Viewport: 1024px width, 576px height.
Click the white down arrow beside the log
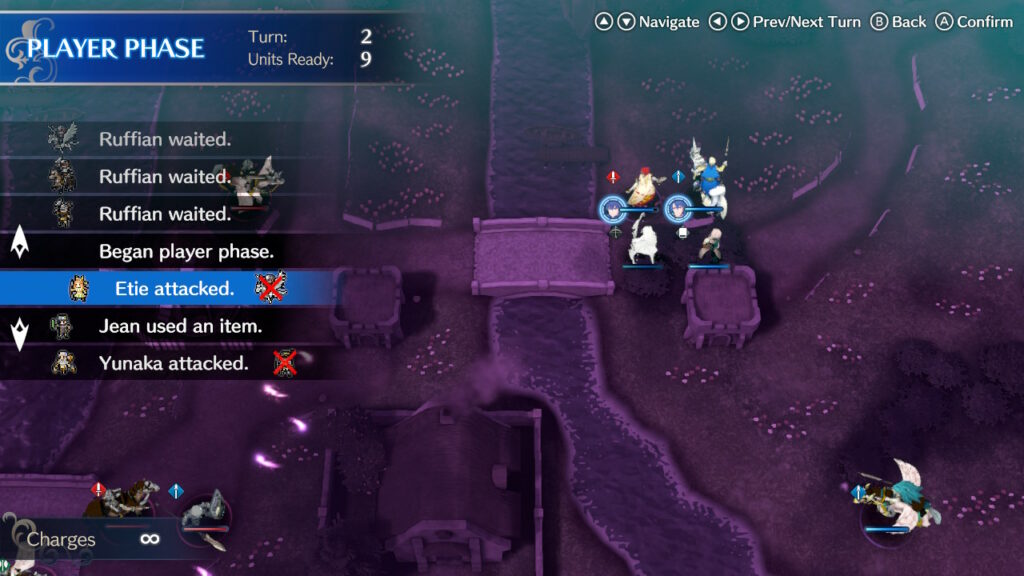click(x=19, y=334)
